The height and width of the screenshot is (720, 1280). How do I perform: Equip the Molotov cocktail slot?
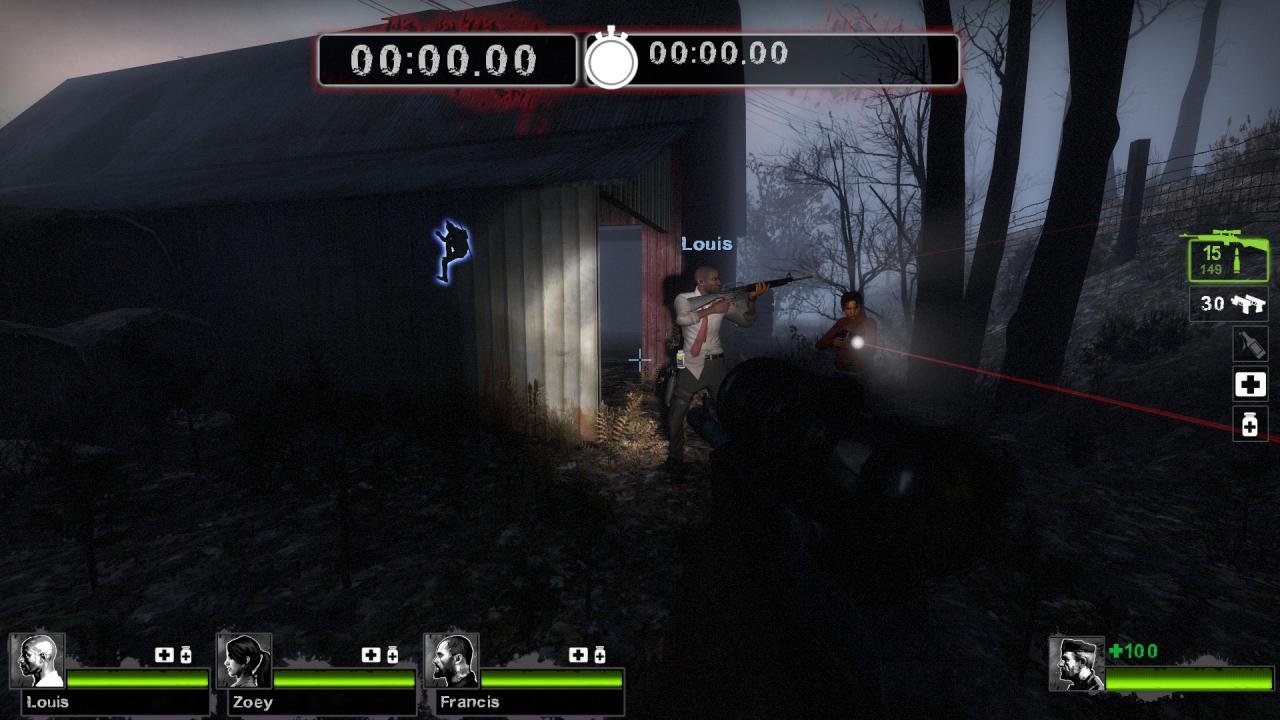(x=1250, y=344)
